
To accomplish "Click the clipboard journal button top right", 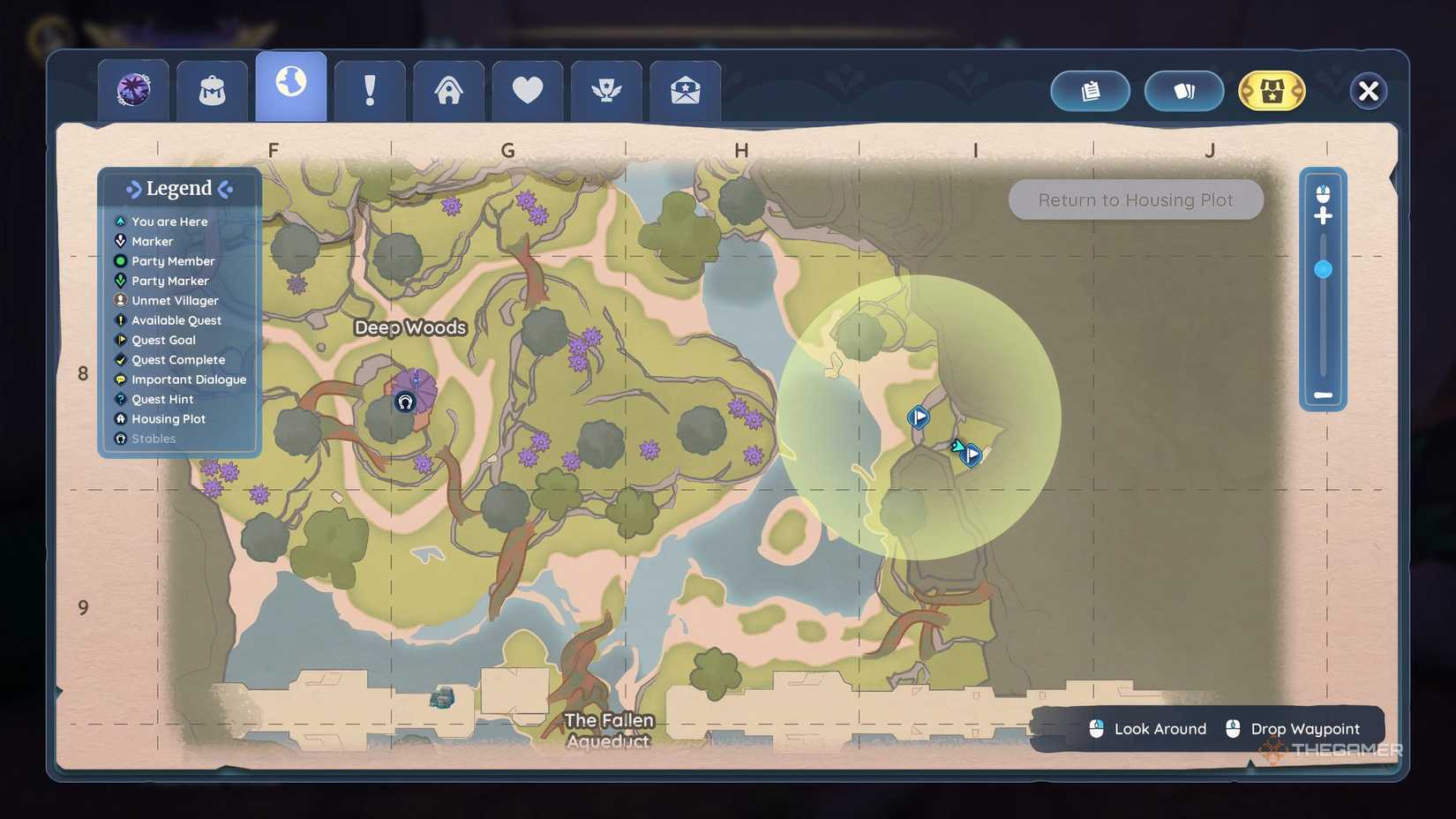I will pyautogui.click(x=1090, y=91).
